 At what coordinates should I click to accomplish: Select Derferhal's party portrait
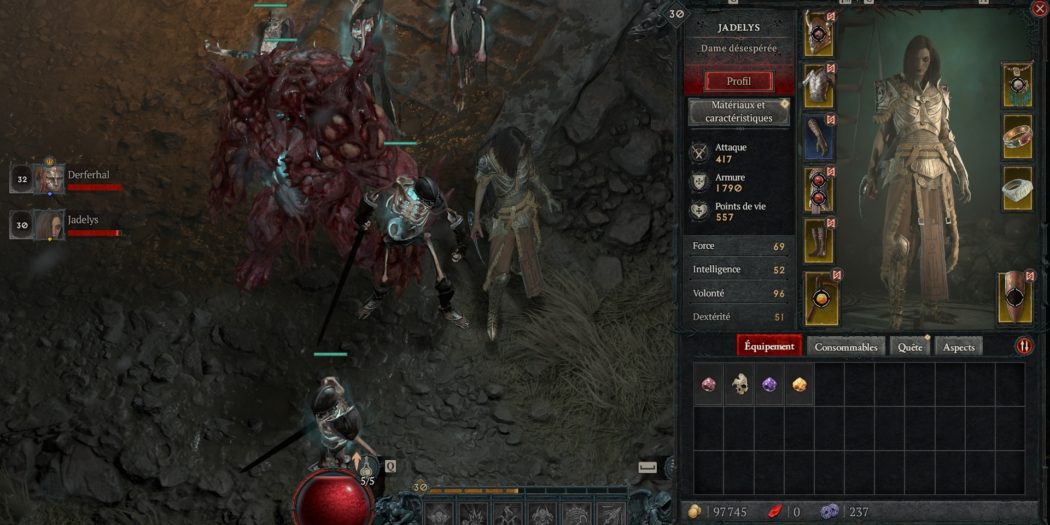[50, 179]
